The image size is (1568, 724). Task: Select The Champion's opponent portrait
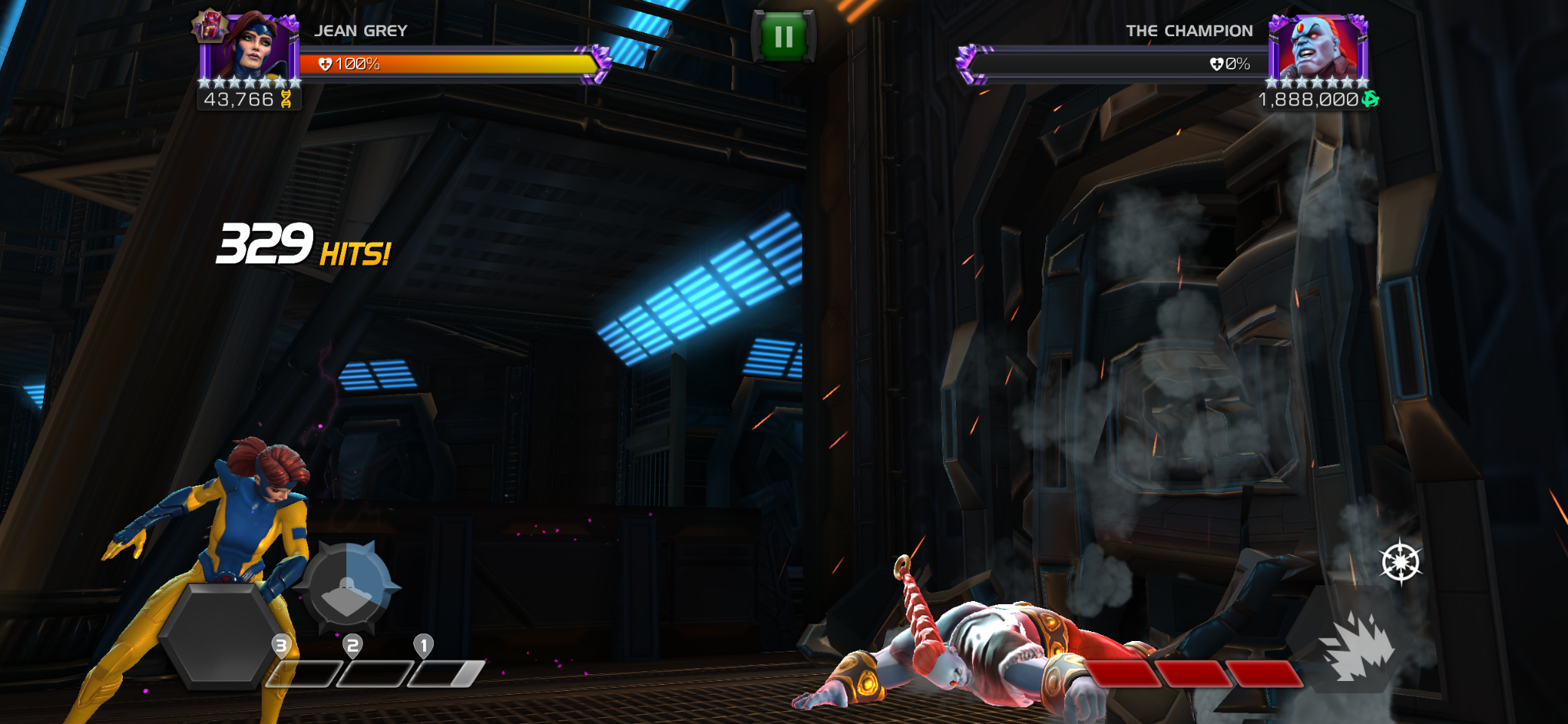click(1318, 47)
